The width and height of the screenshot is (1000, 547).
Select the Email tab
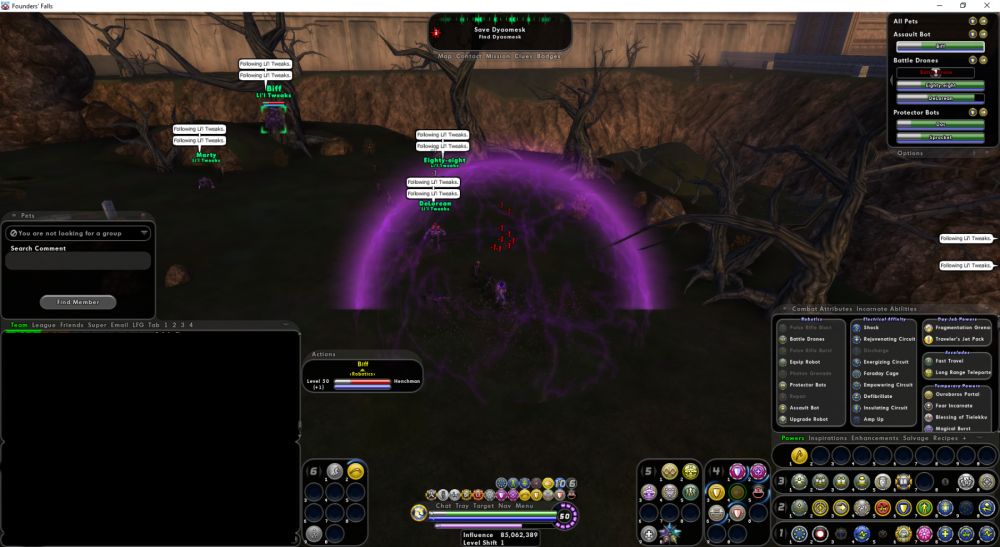[119, 325]
